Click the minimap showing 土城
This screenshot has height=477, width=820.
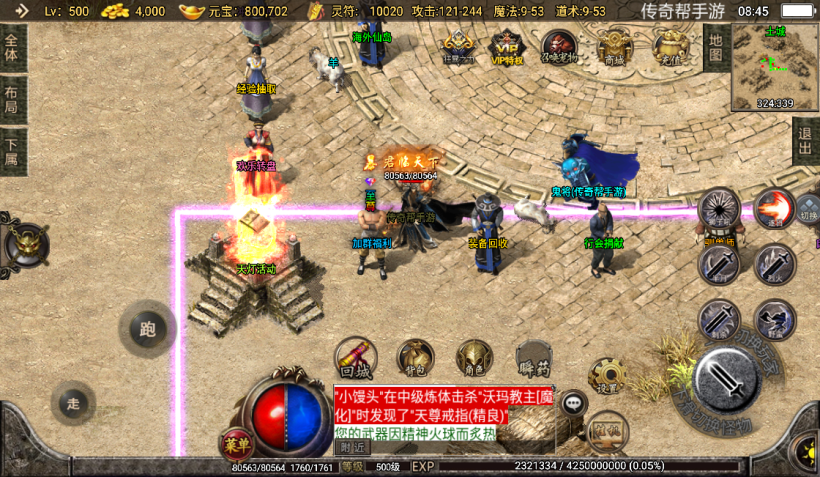click(x=775, y=66)
